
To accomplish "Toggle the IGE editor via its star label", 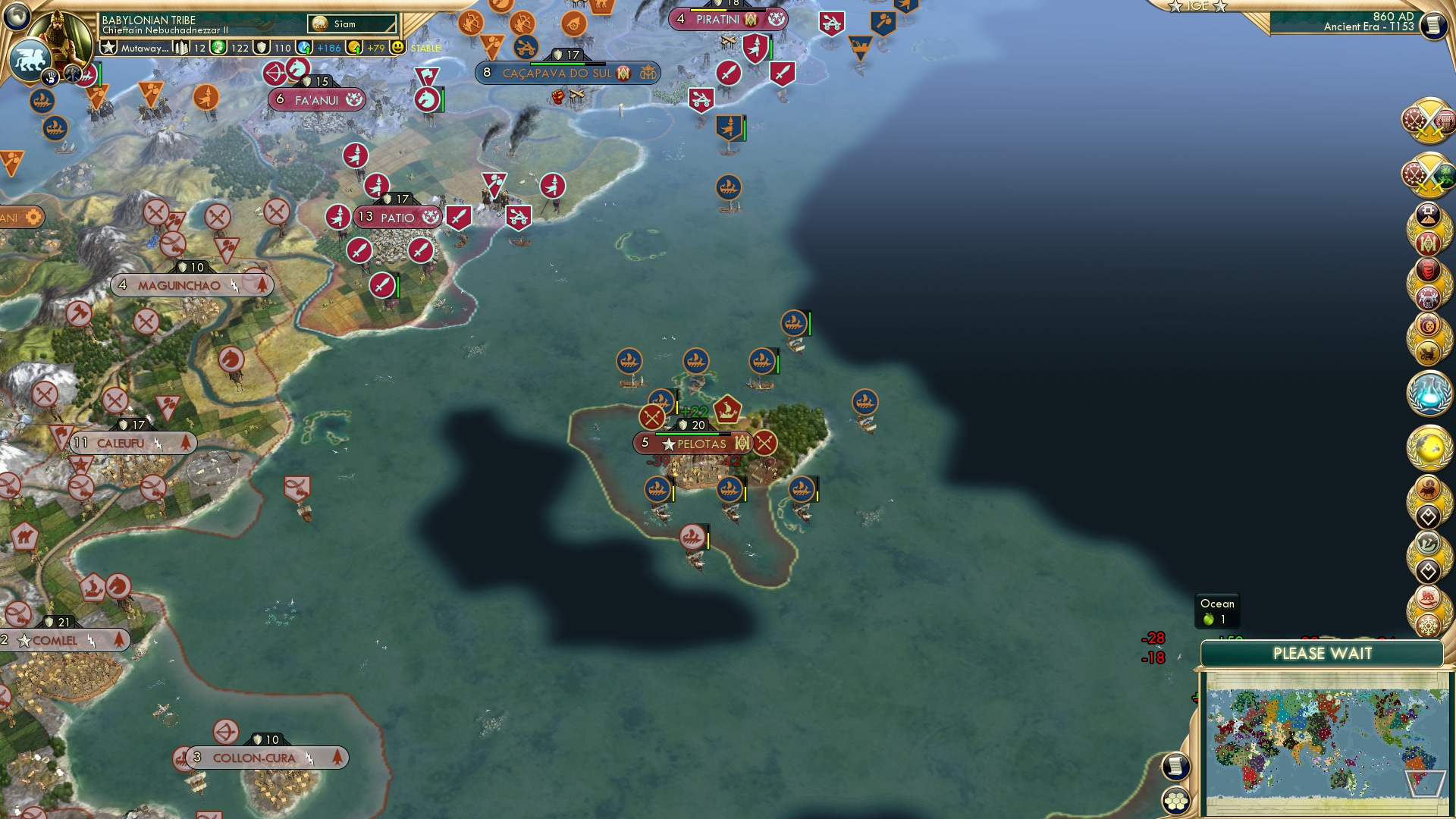I will 1197,8.
